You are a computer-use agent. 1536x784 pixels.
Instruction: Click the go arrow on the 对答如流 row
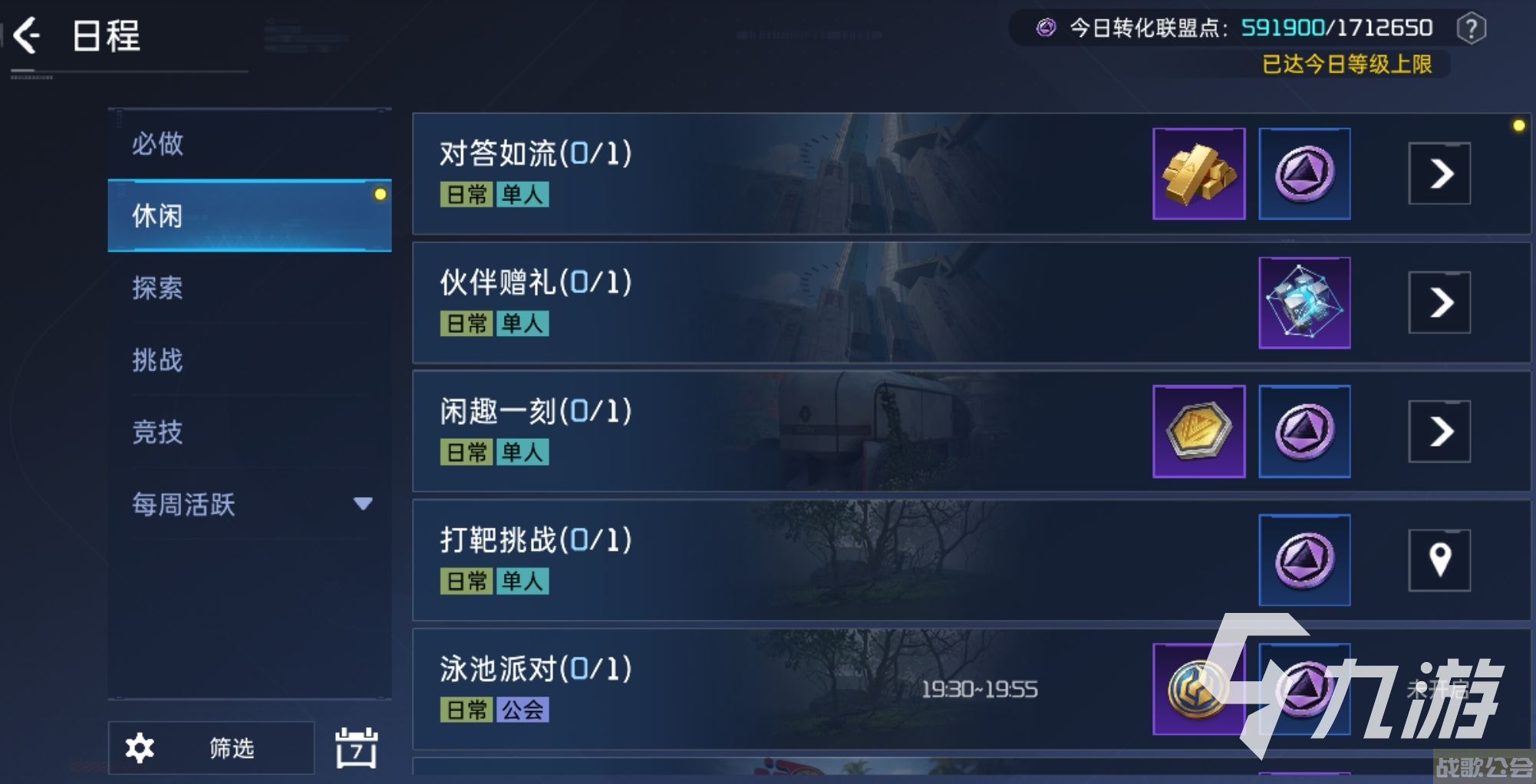[1439, 173]
